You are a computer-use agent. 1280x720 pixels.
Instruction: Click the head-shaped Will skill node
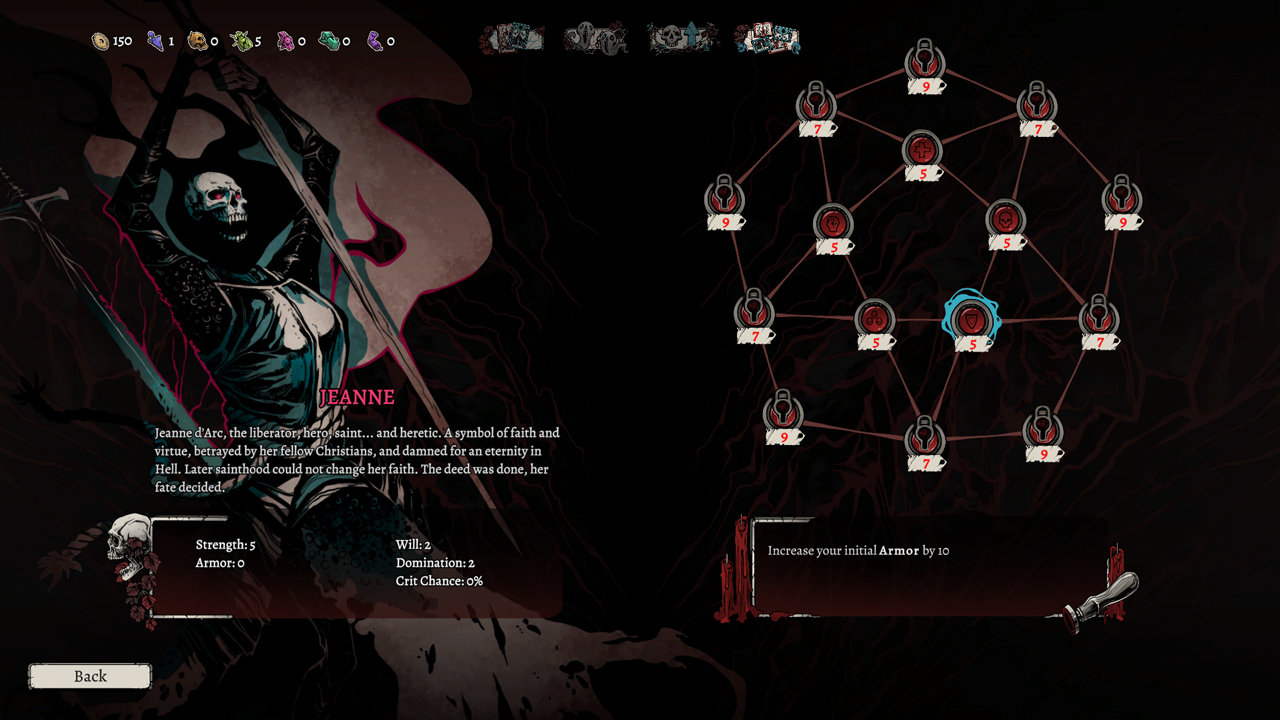835,222
